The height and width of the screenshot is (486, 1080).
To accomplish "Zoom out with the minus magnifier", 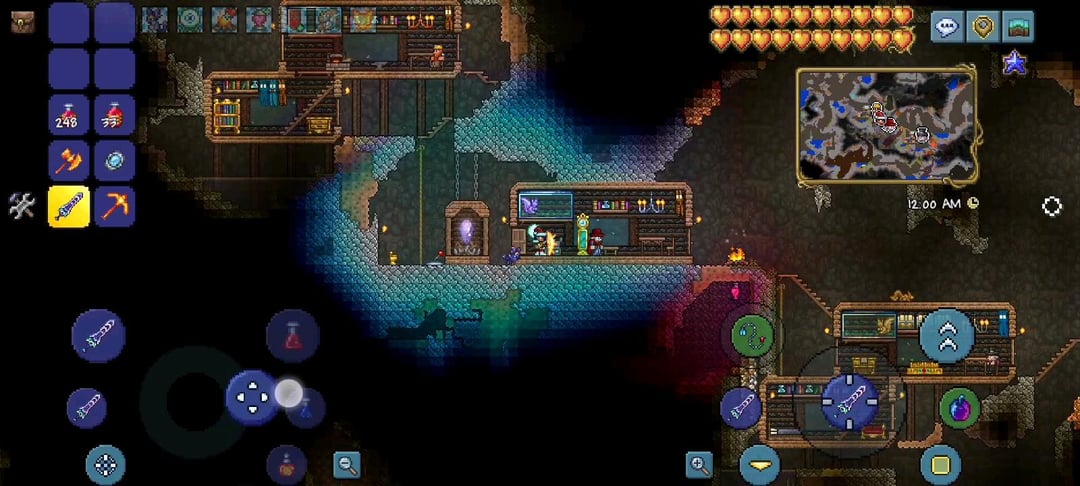I will (347, 463).
